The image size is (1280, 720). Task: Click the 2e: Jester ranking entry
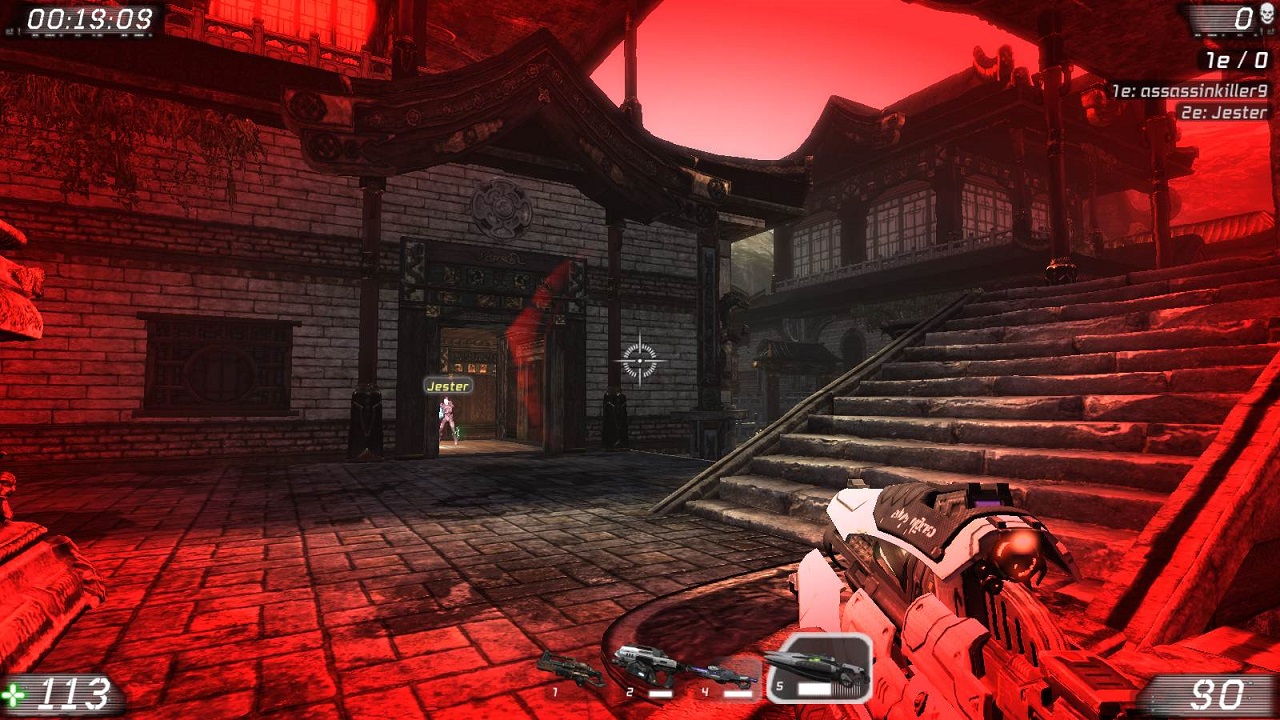coord(1222,113)
